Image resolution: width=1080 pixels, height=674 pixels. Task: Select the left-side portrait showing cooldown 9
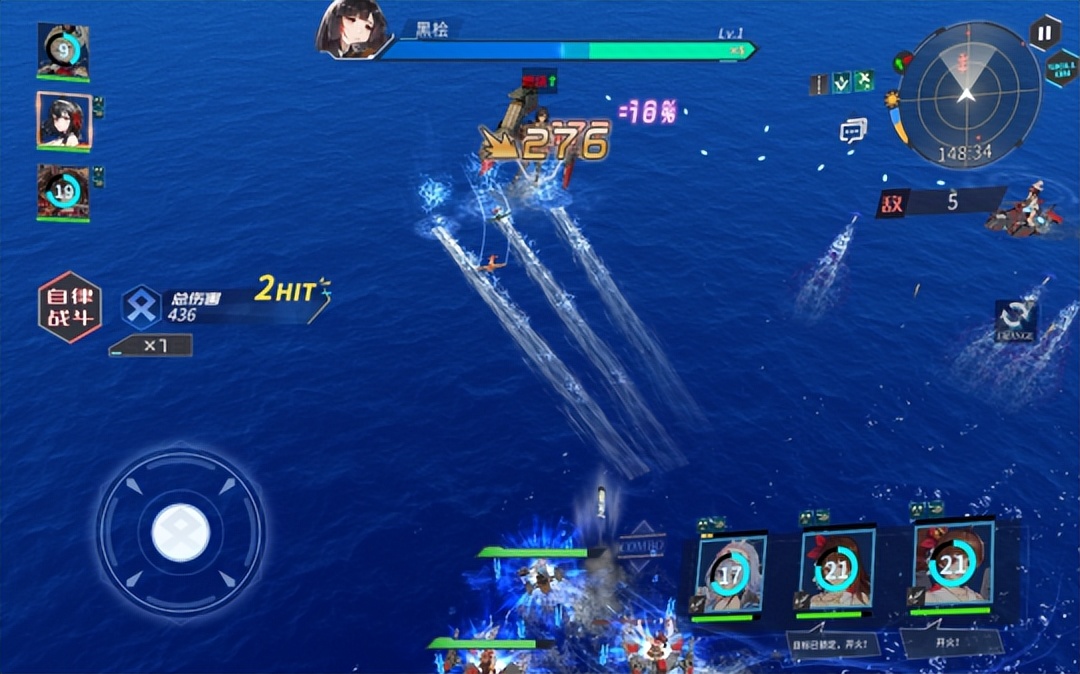(x=63, y=50)
